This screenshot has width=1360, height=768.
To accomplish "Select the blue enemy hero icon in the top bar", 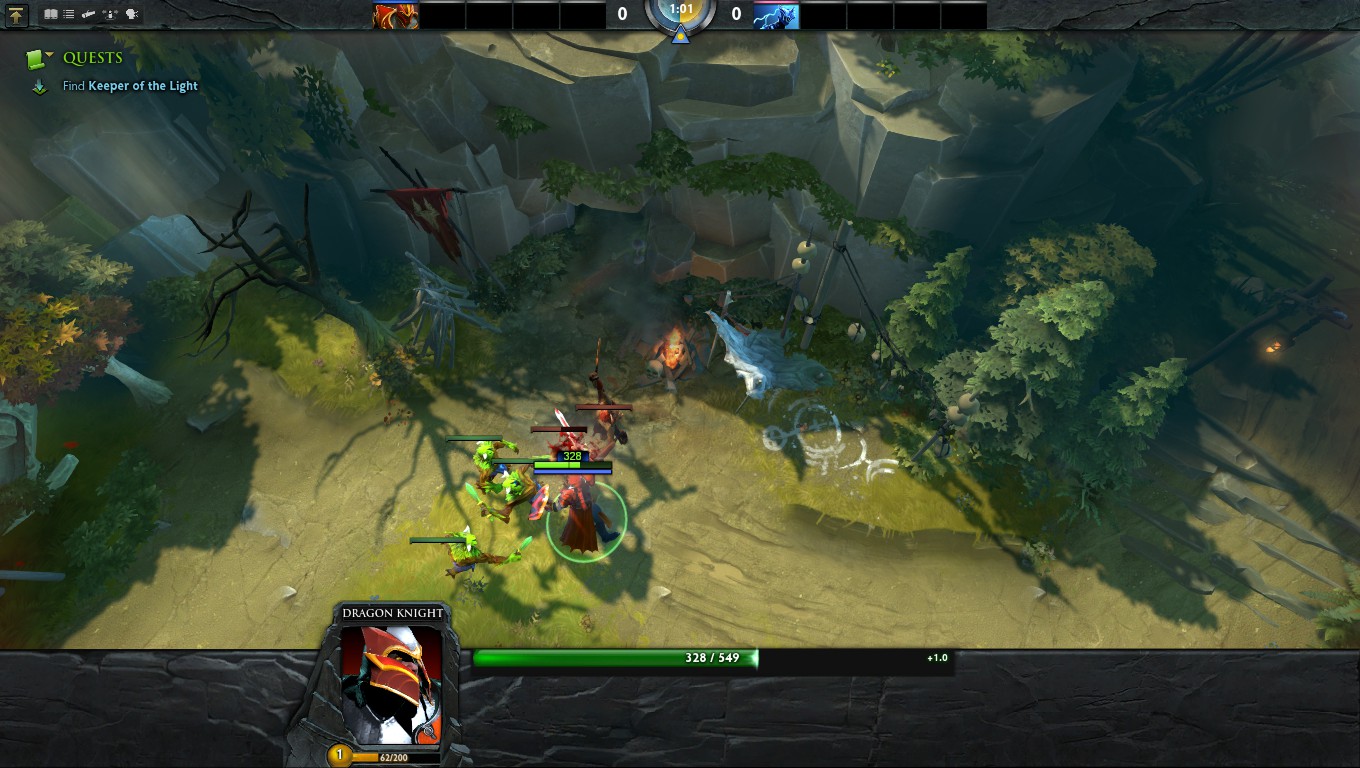I will pyautogui.click(x=776, y=15).
